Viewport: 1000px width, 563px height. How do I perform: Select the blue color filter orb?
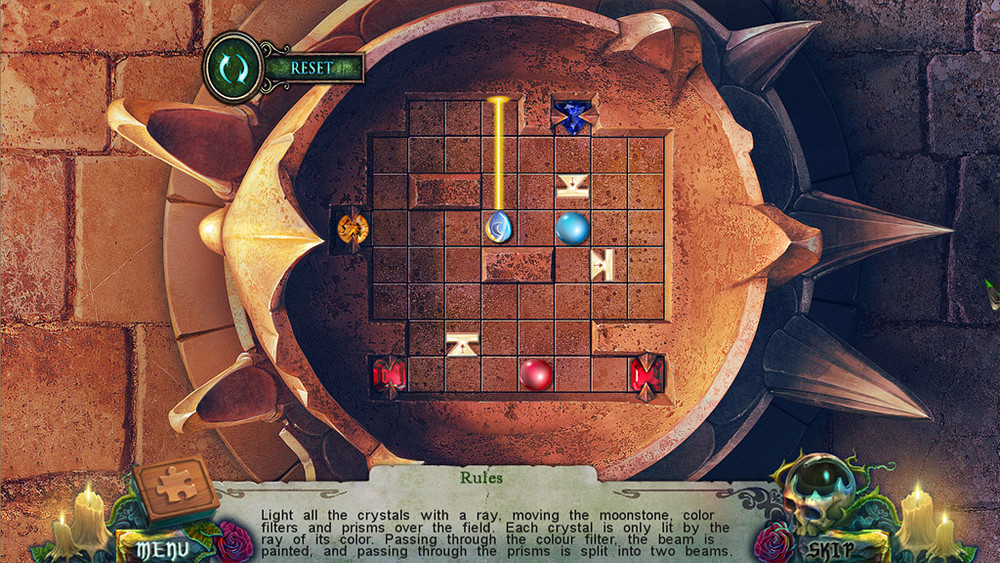[572, 227]
